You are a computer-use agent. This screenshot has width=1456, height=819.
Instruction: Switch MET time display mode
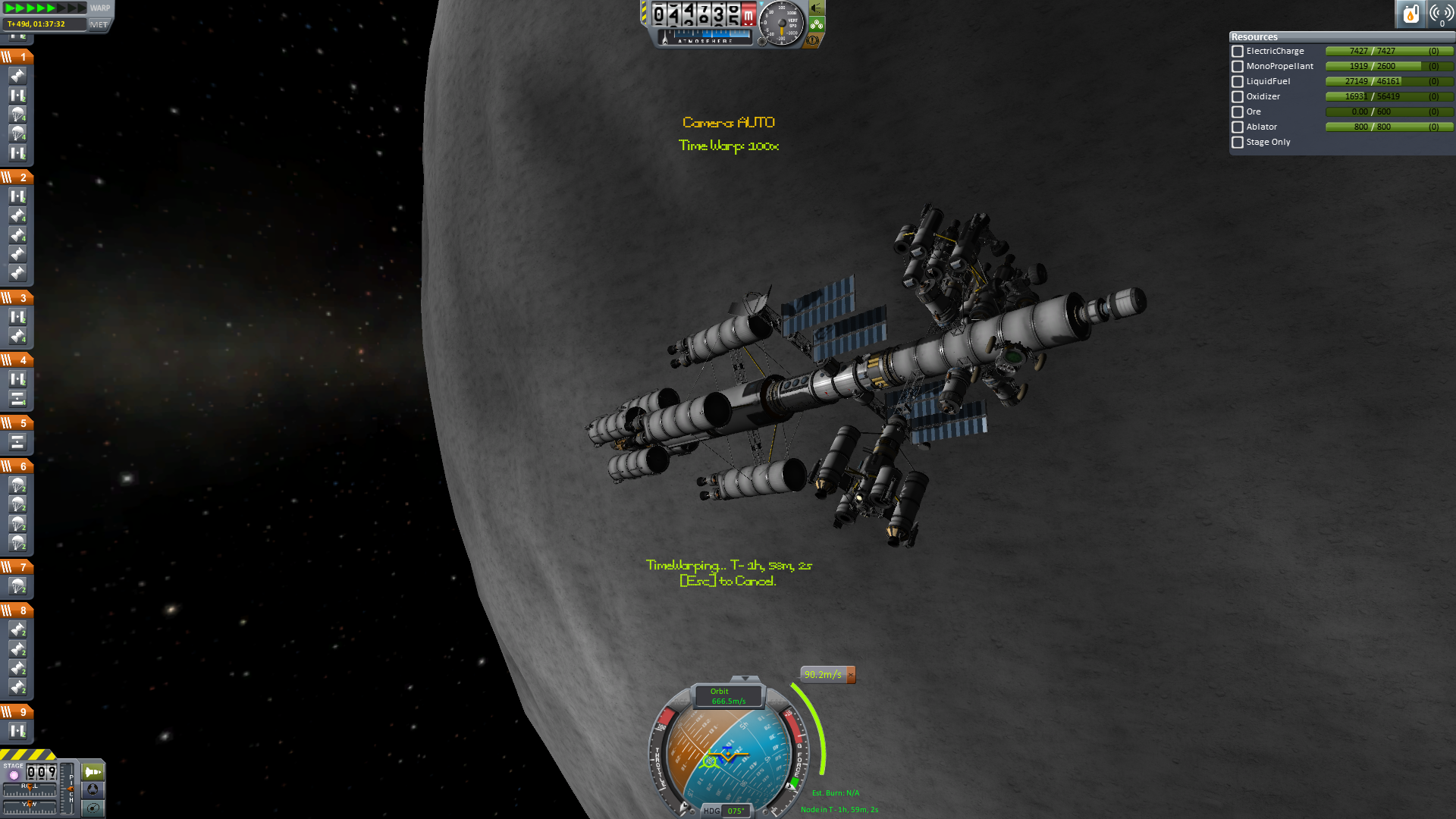coord(99,24)
